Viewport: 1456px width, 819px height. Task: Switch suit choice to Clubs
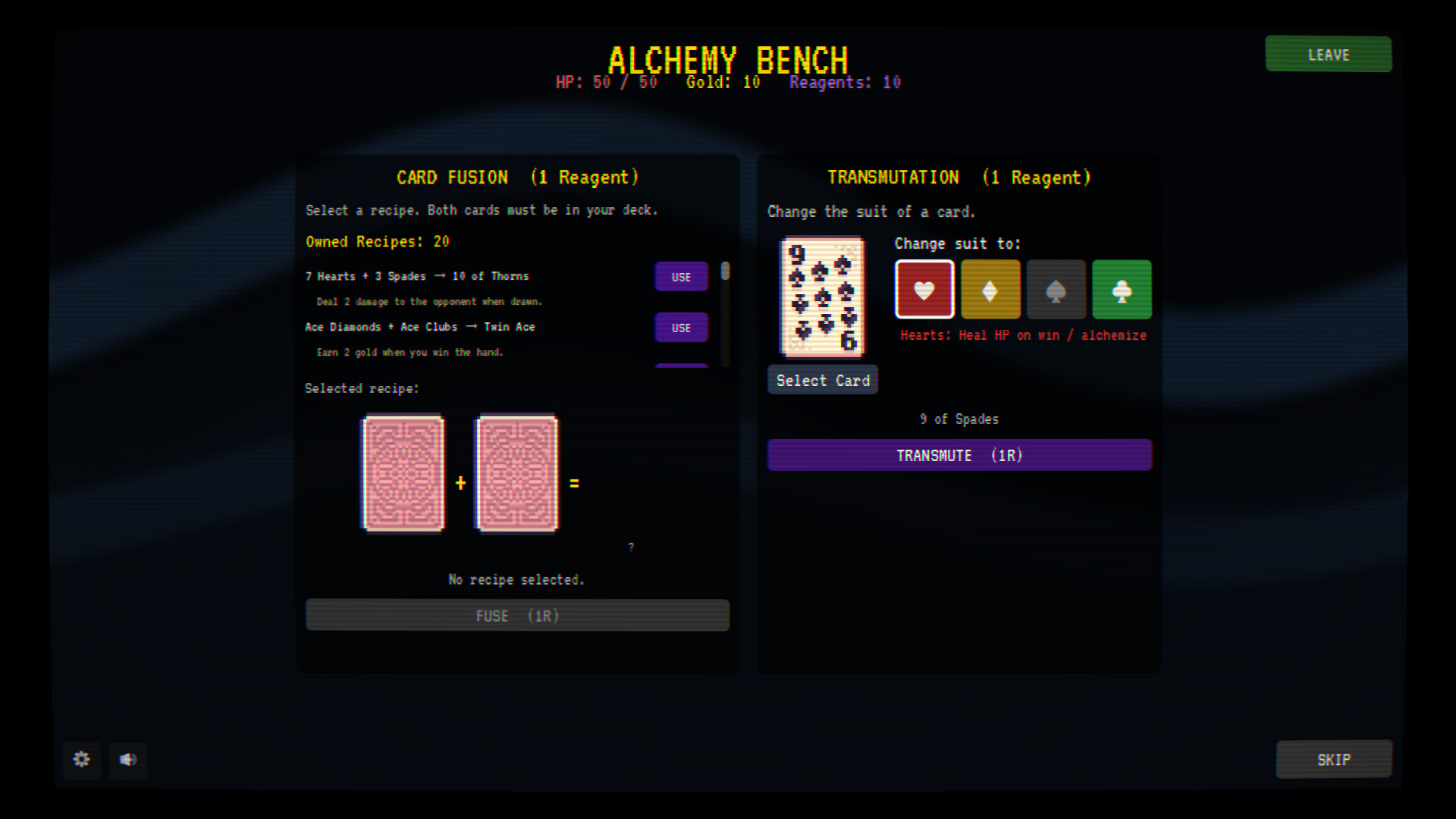1122,289
